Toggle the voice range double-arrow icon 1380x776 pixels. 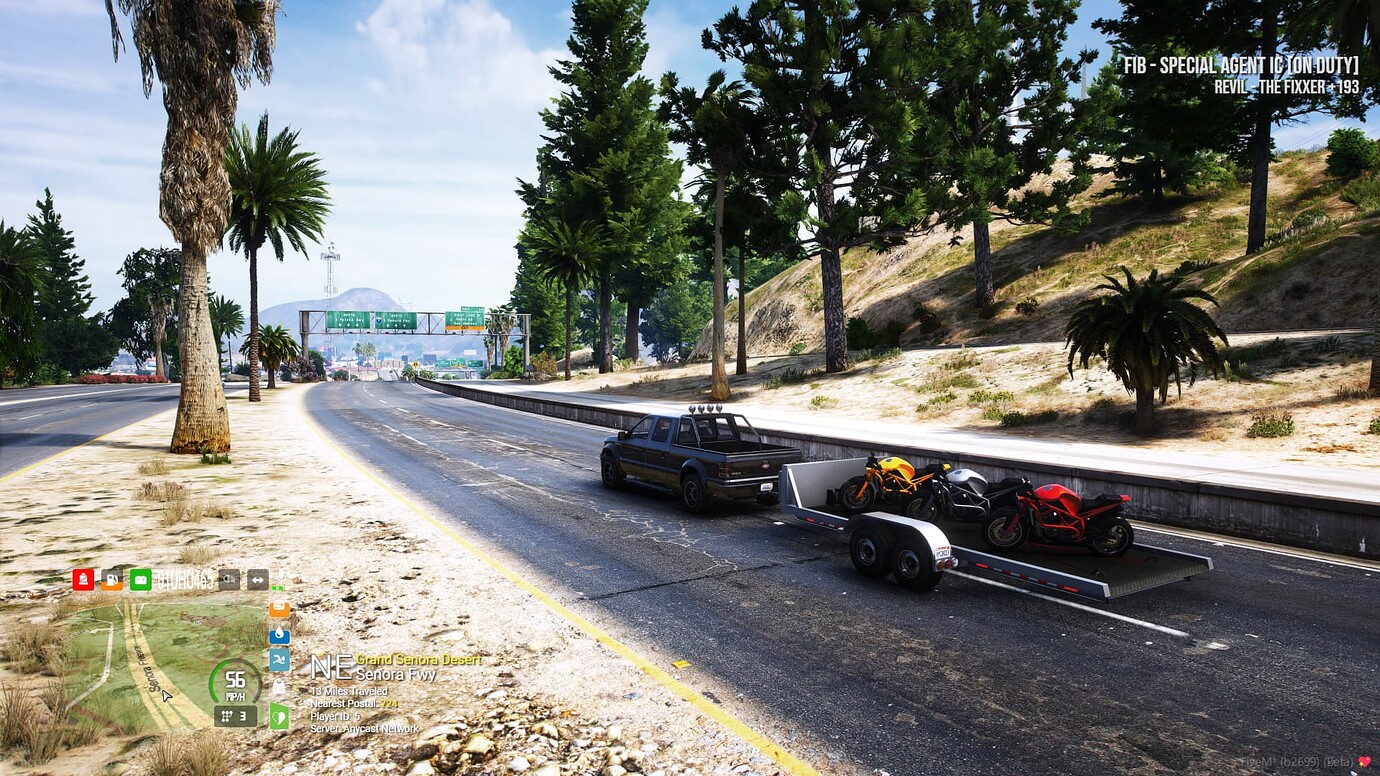pos(257,580)
